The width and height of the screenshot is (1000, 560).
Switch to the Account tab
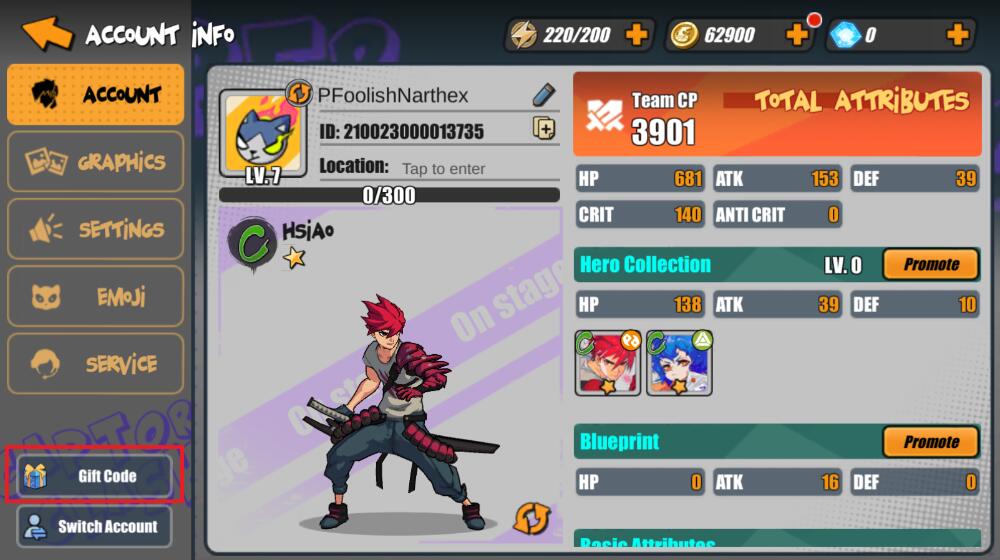[x=96, y=95]
